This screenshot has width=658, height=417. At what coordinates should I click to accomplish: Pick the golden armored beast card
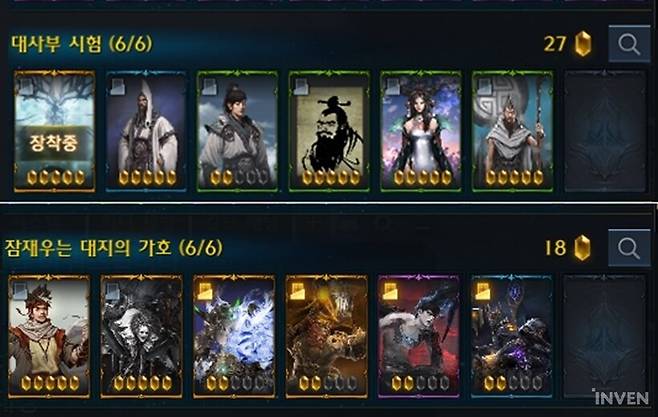click(326, 335)
